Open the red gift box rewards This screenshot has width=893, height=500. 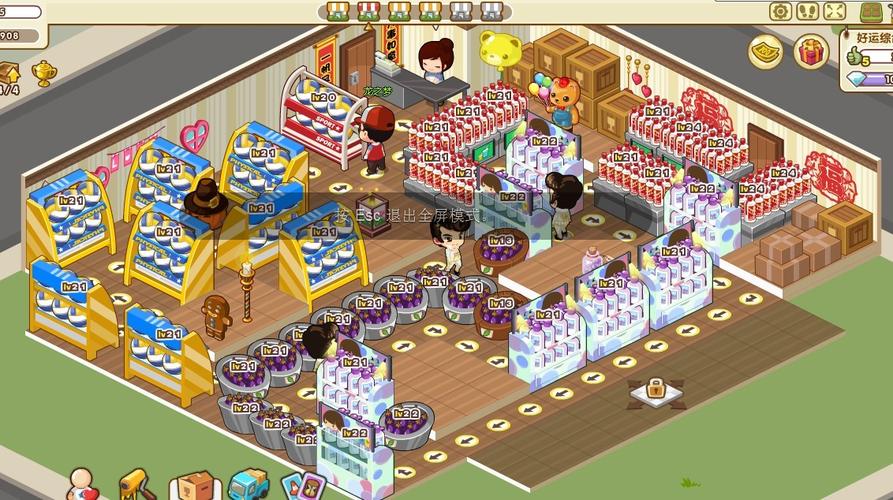coord(810,51)
